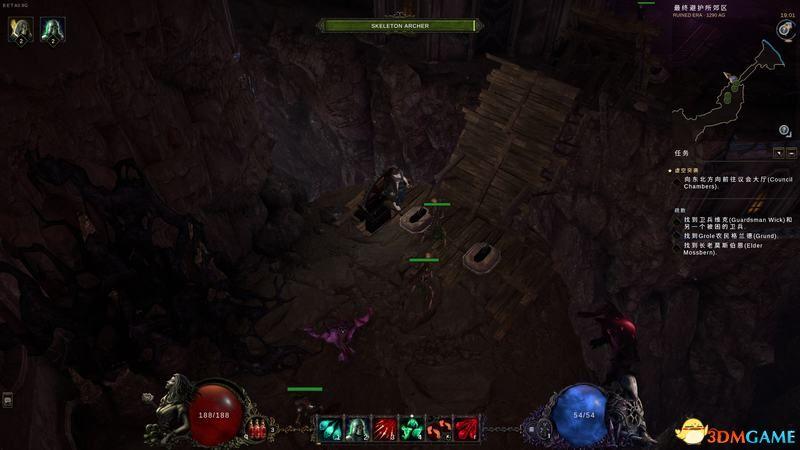Use the hooded skeleton summon skill
This screenshot has width=800, height=450.
point(356,429)
